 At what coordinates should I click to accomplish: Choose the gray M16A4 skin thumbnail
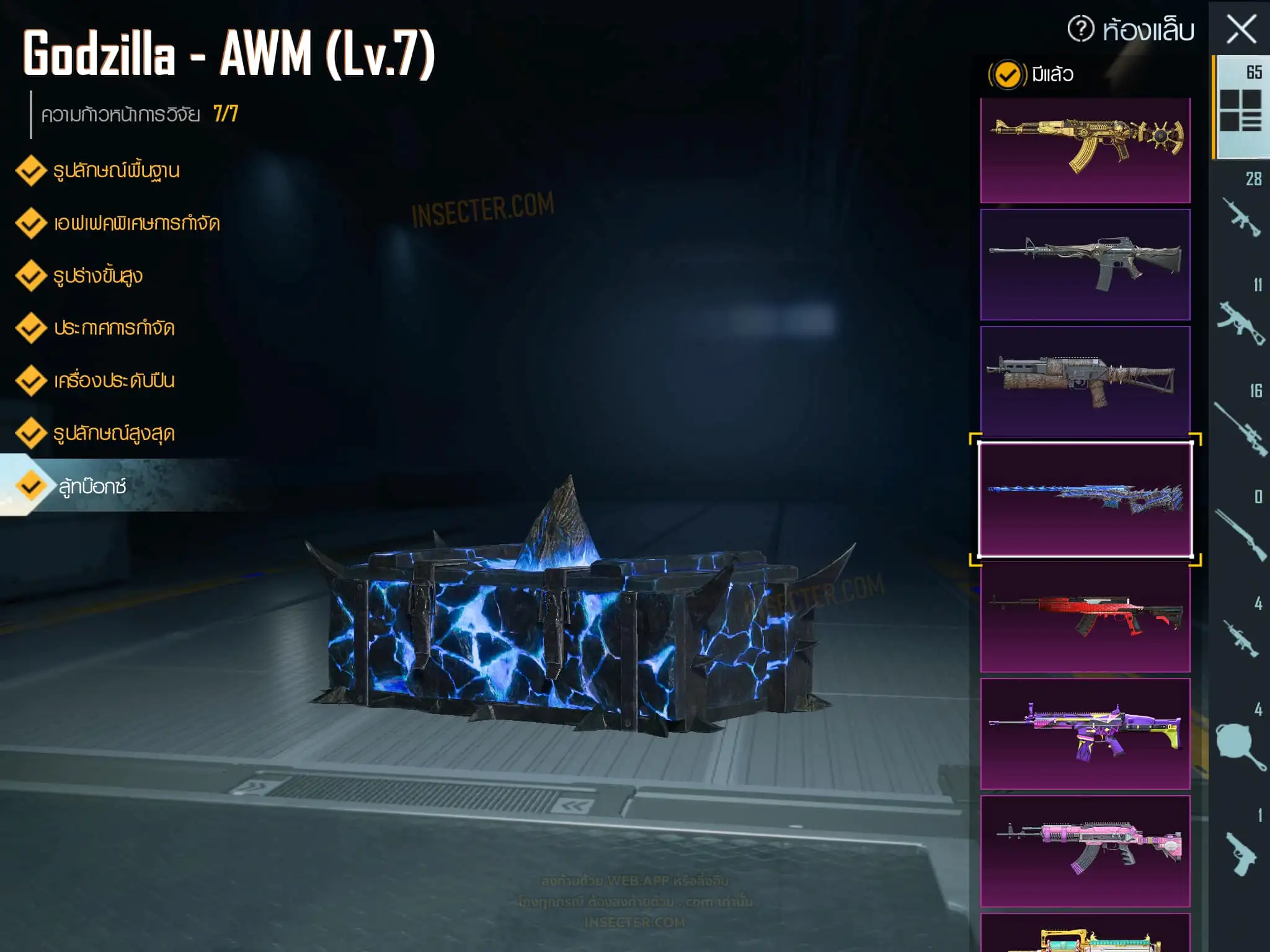1085,264
